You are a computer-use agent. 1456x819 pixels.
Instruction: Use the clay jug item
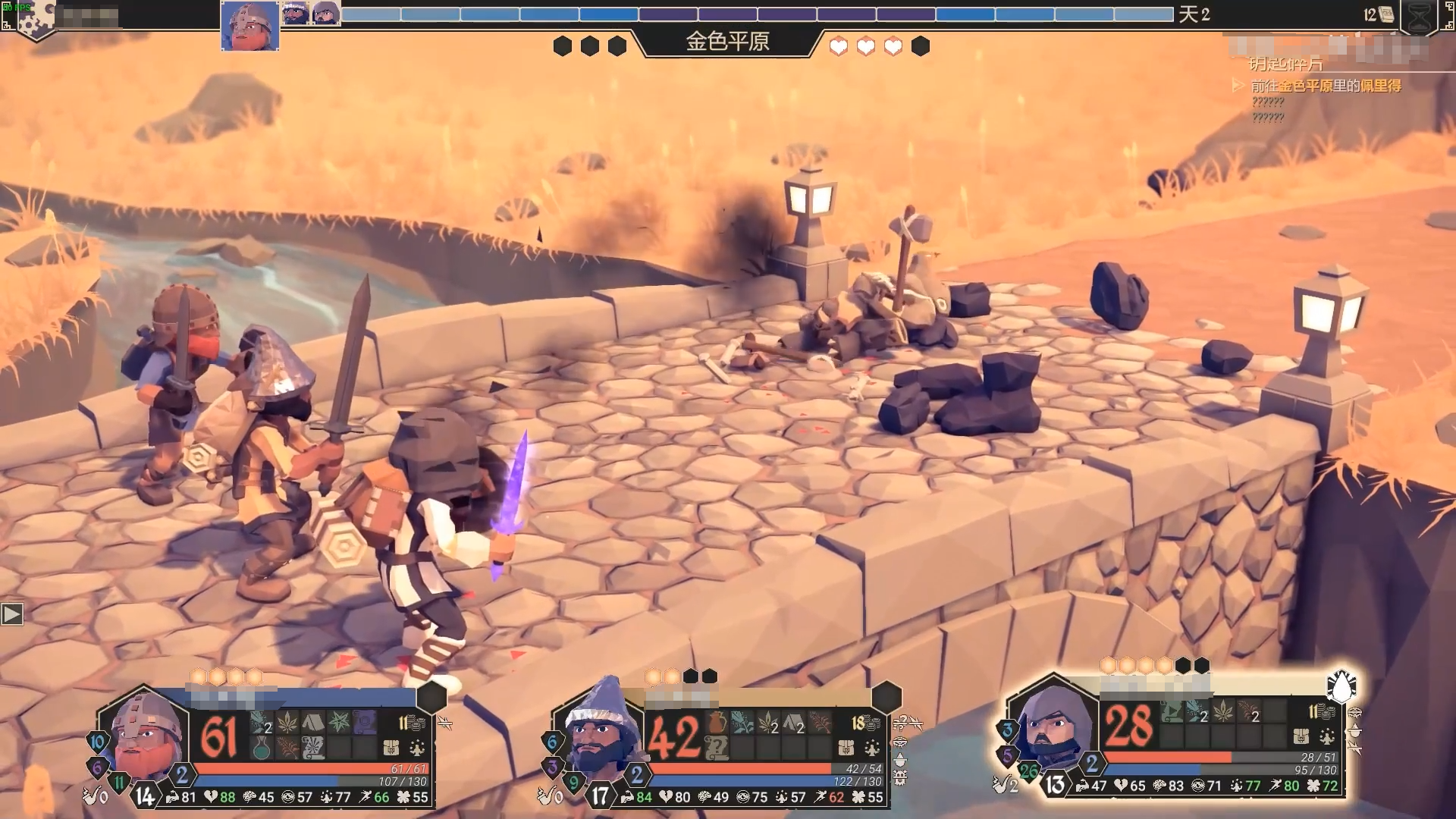(x=717, y=723)
